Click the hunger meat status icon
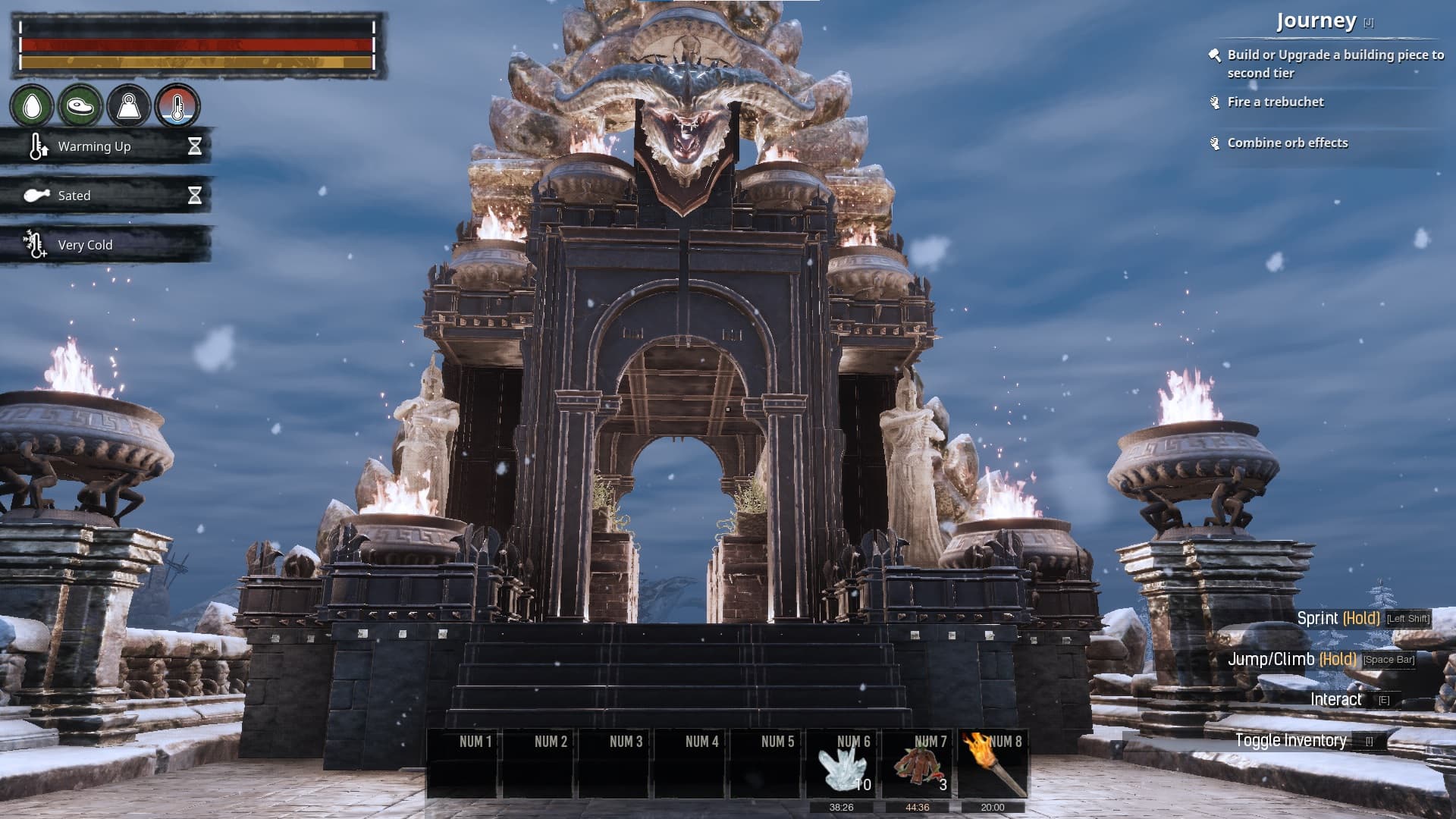This screenshot has width=1456, height=819. [x=80, y=106]
